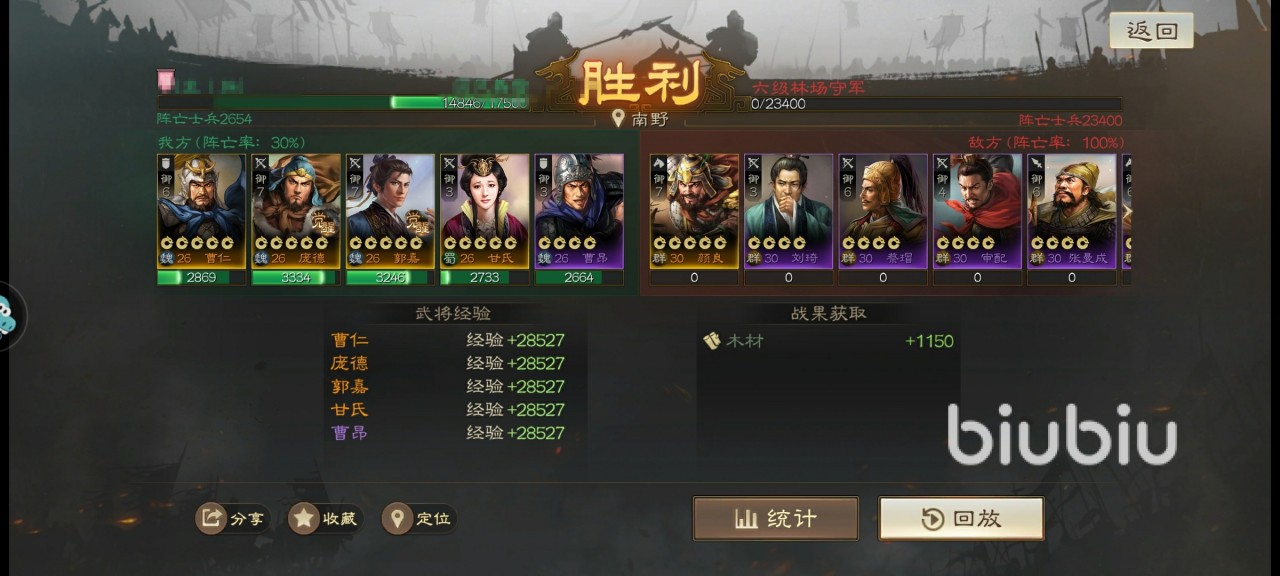Select the 庞德 general card

pyautogui.click(x=296, y=211)
